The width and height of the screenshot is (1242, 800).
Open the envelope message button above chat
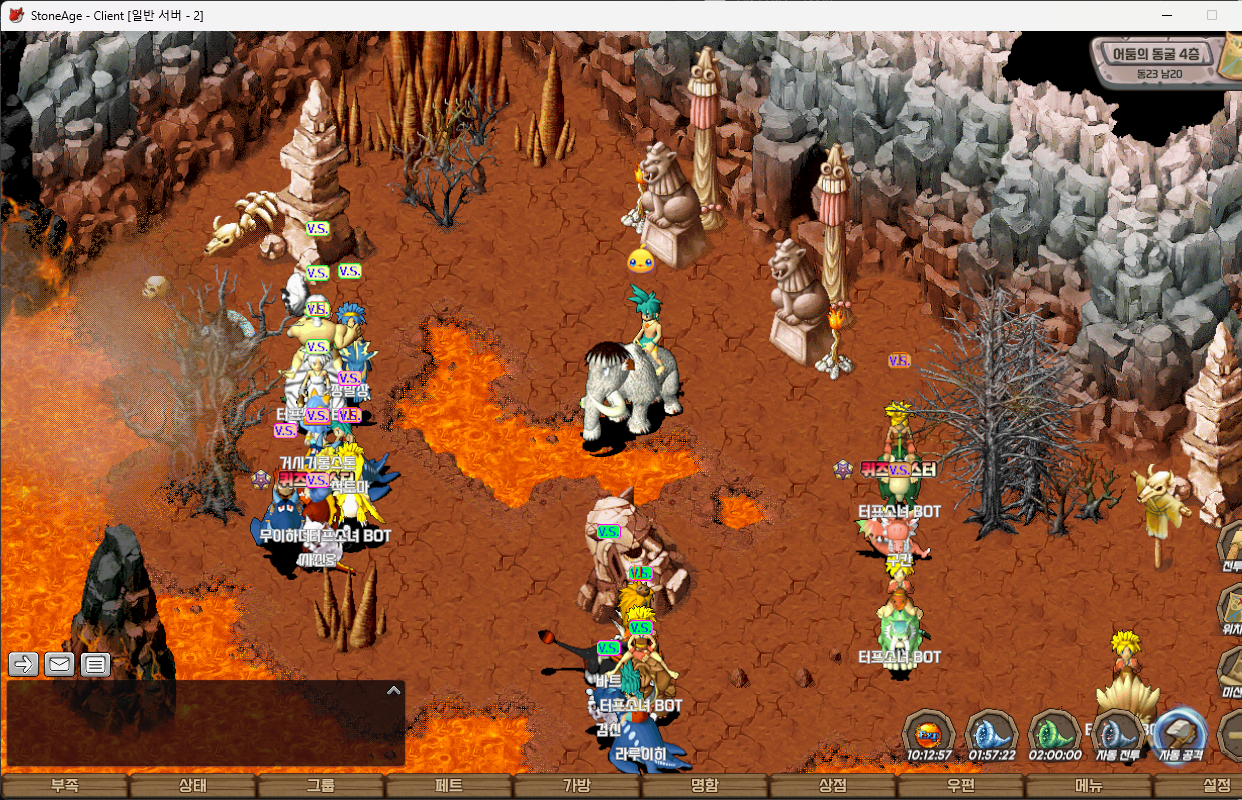(59, 663)
